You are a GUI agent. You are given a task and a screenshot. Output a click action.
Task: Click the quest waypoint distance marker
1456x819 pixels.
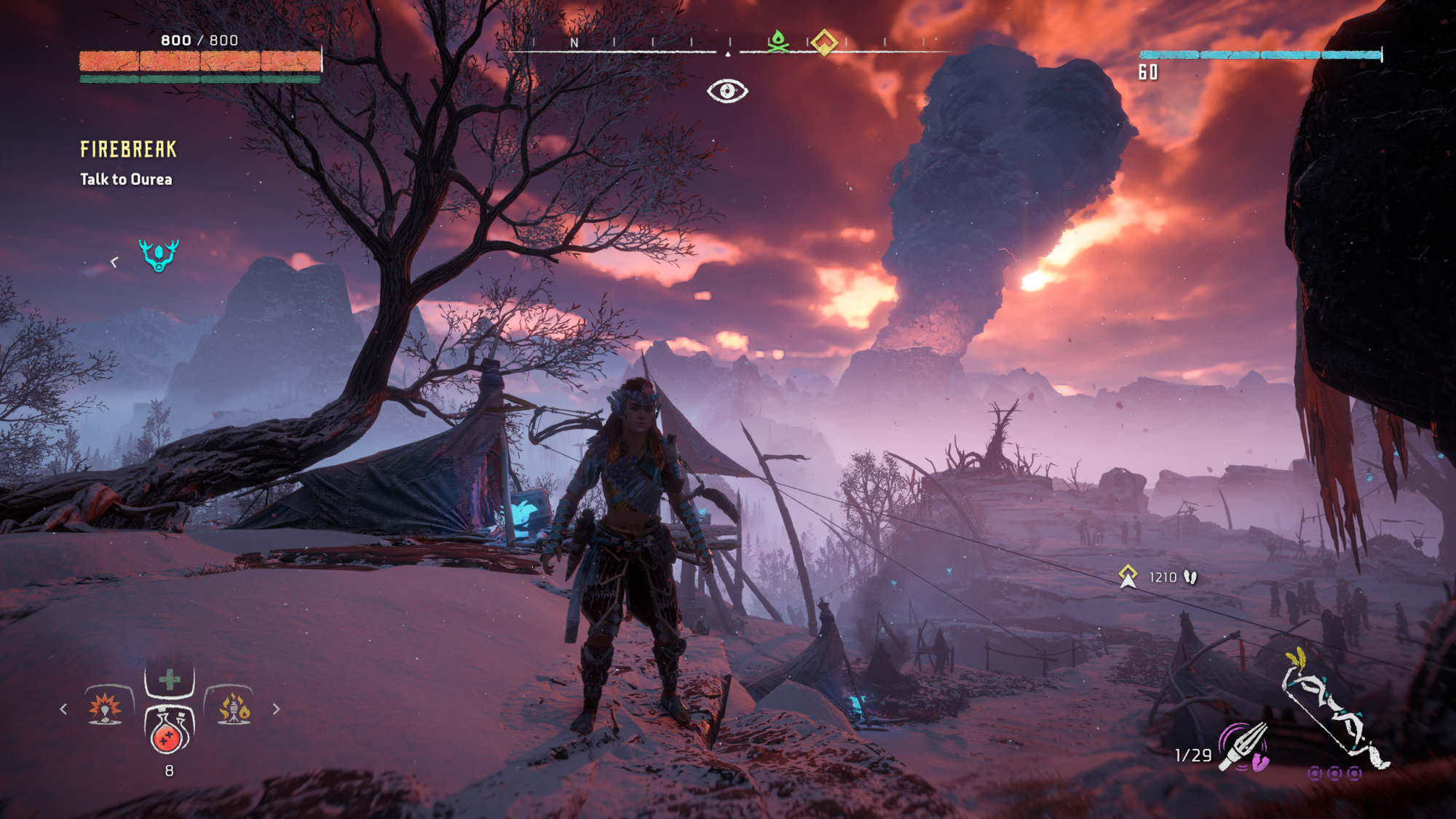tap(1128, 577)
